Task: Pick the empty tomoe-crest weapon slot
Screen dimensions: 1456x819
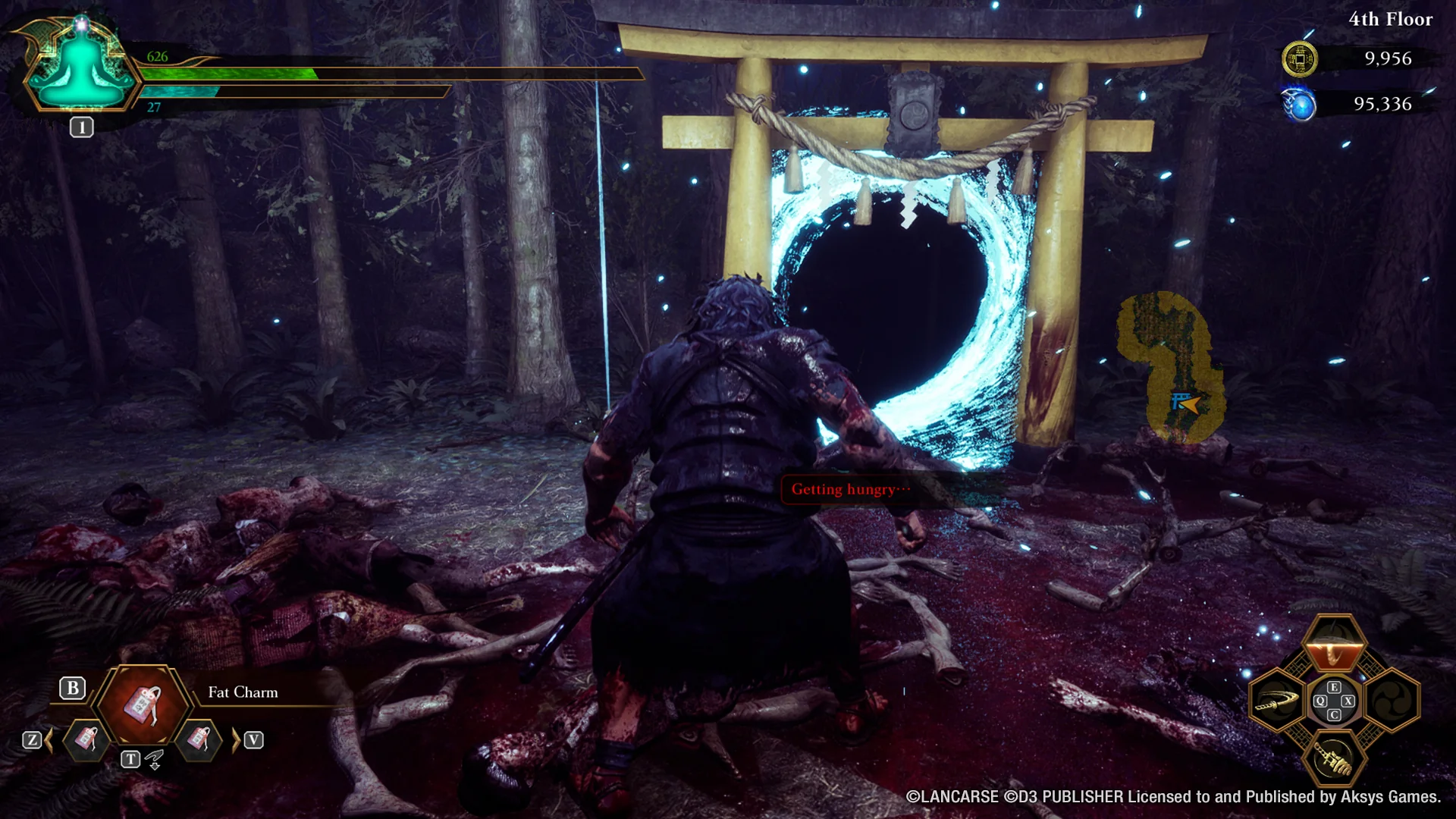Action: tap(1392, 701)
